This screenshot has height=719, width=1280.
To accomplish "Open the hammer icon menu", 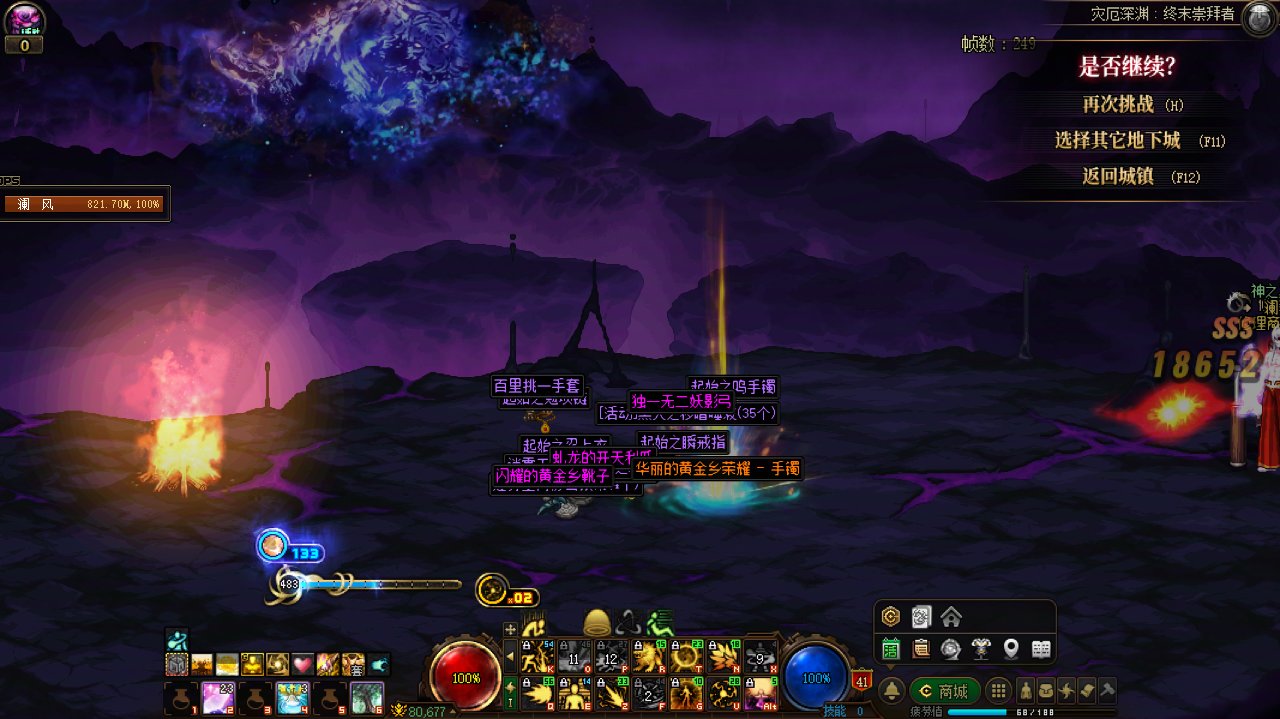I will click(x=1107, y=691).
